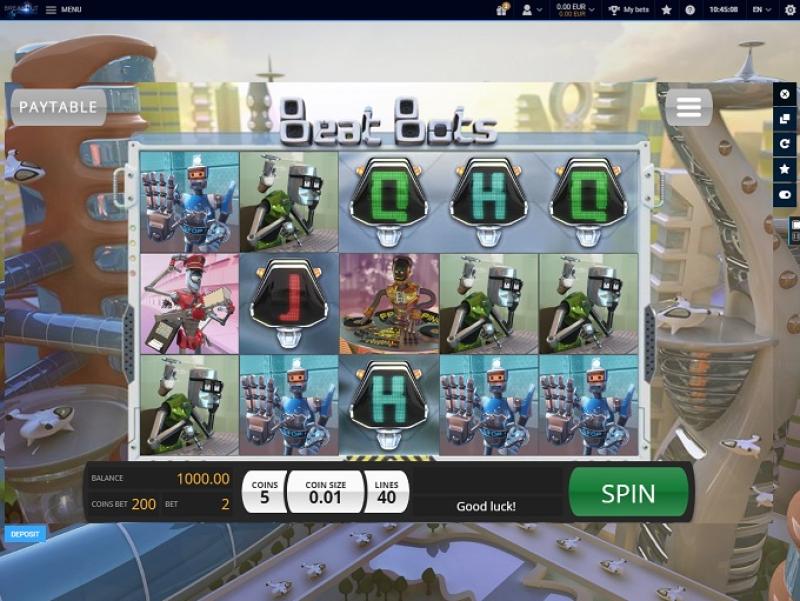Click the side toggle switch icon
The image size is (800, 601).
pyautogui.click(x=785, y=194)
